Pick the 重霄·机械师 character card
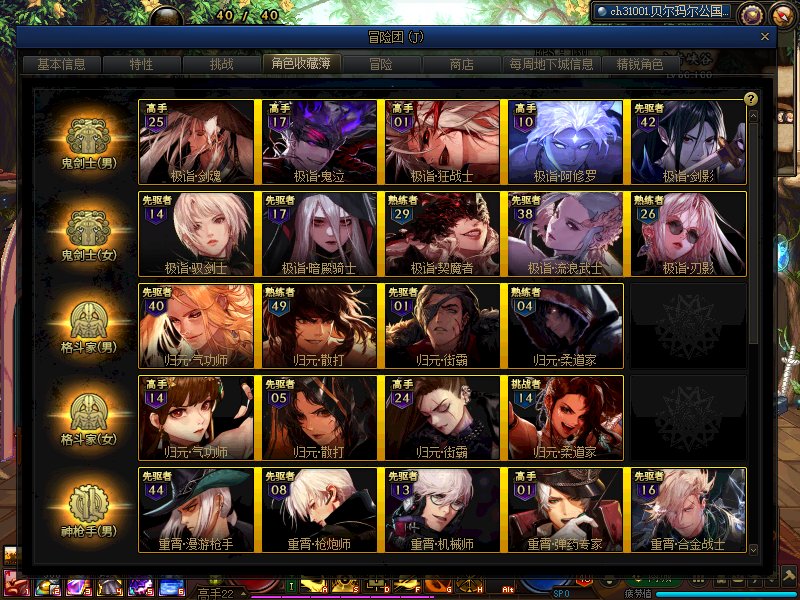800x600 pixels. point(442,510)
